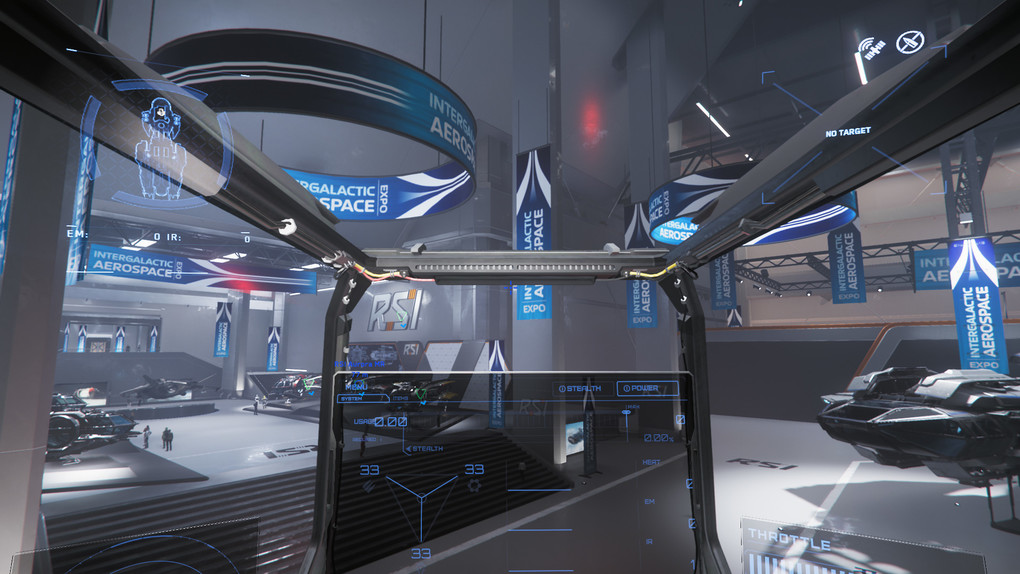1020x574 pixels.
Task: Click the crossed-out missile weapons icon
Action: [x=910, y=42]
